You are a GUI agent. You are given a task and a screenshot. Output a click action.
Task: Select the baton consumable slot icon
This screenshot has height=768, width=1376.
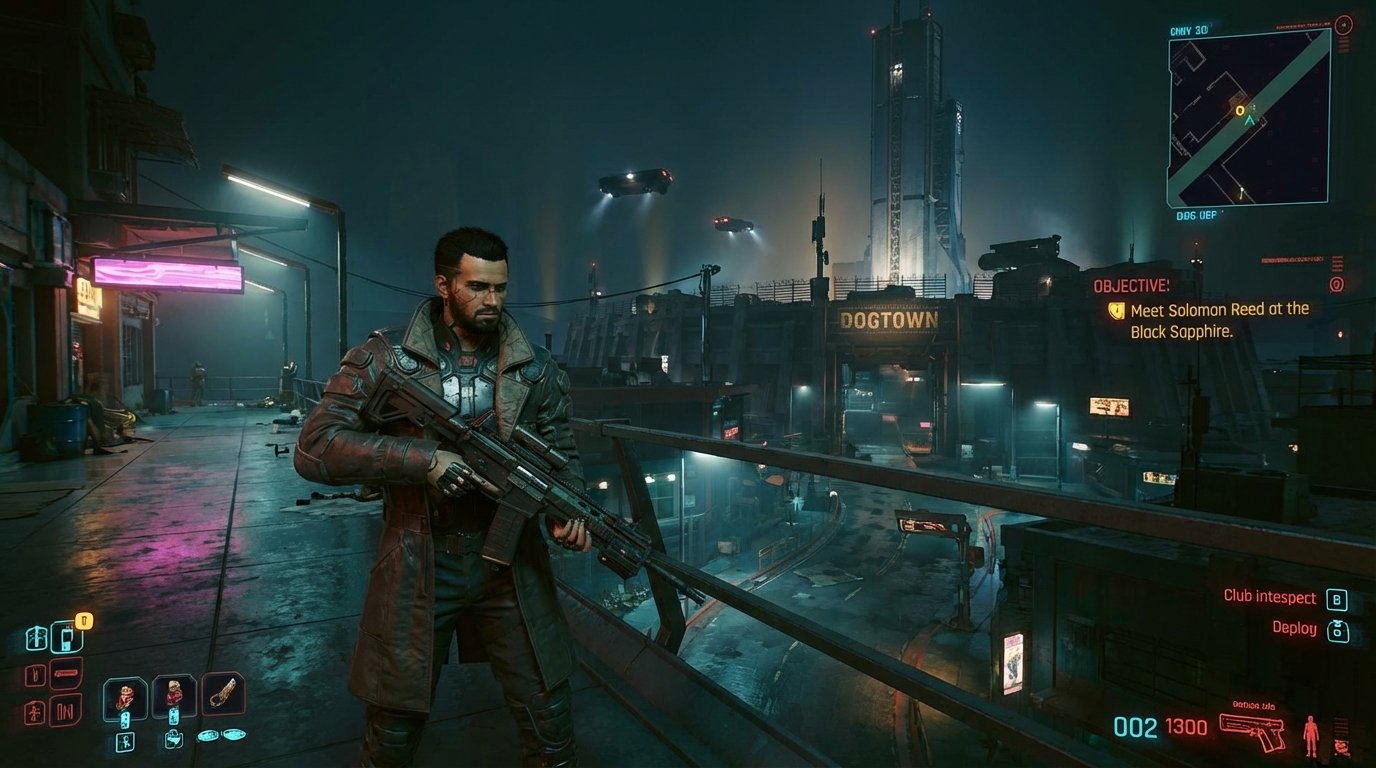pyautogui.click(x=225, y=693)
